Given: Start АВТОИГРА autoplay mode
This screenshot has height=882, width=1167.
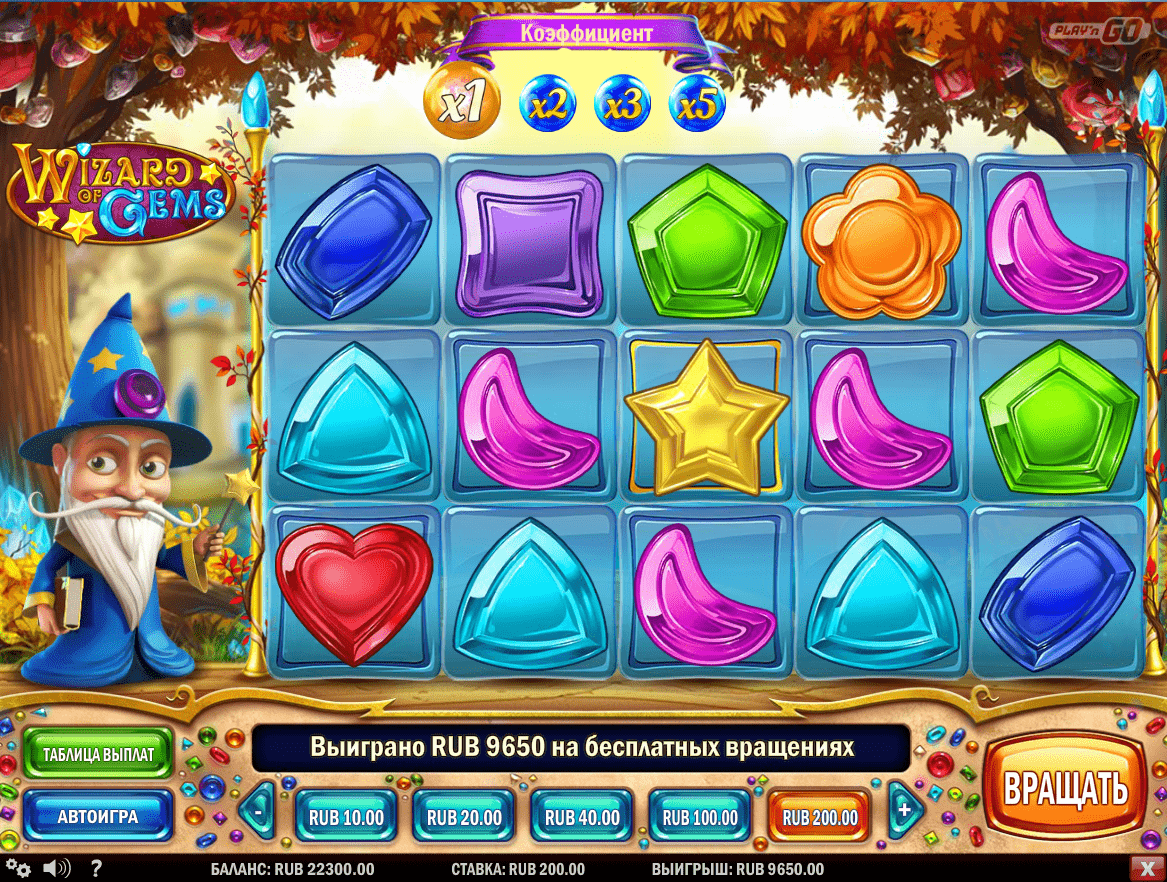Looking at the screenshot, I should pos(98,815).
